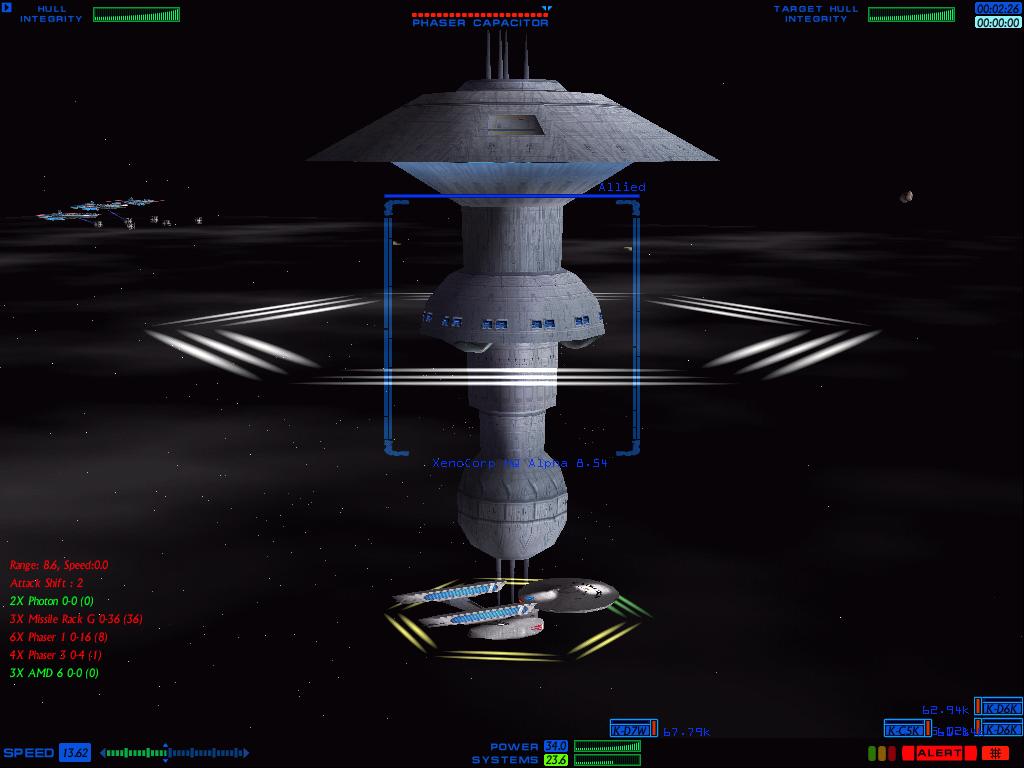Select the K-D7W ship tag
Image resolution: width=1024 pixels, height=768 pixels.
(x=633, y=729)
